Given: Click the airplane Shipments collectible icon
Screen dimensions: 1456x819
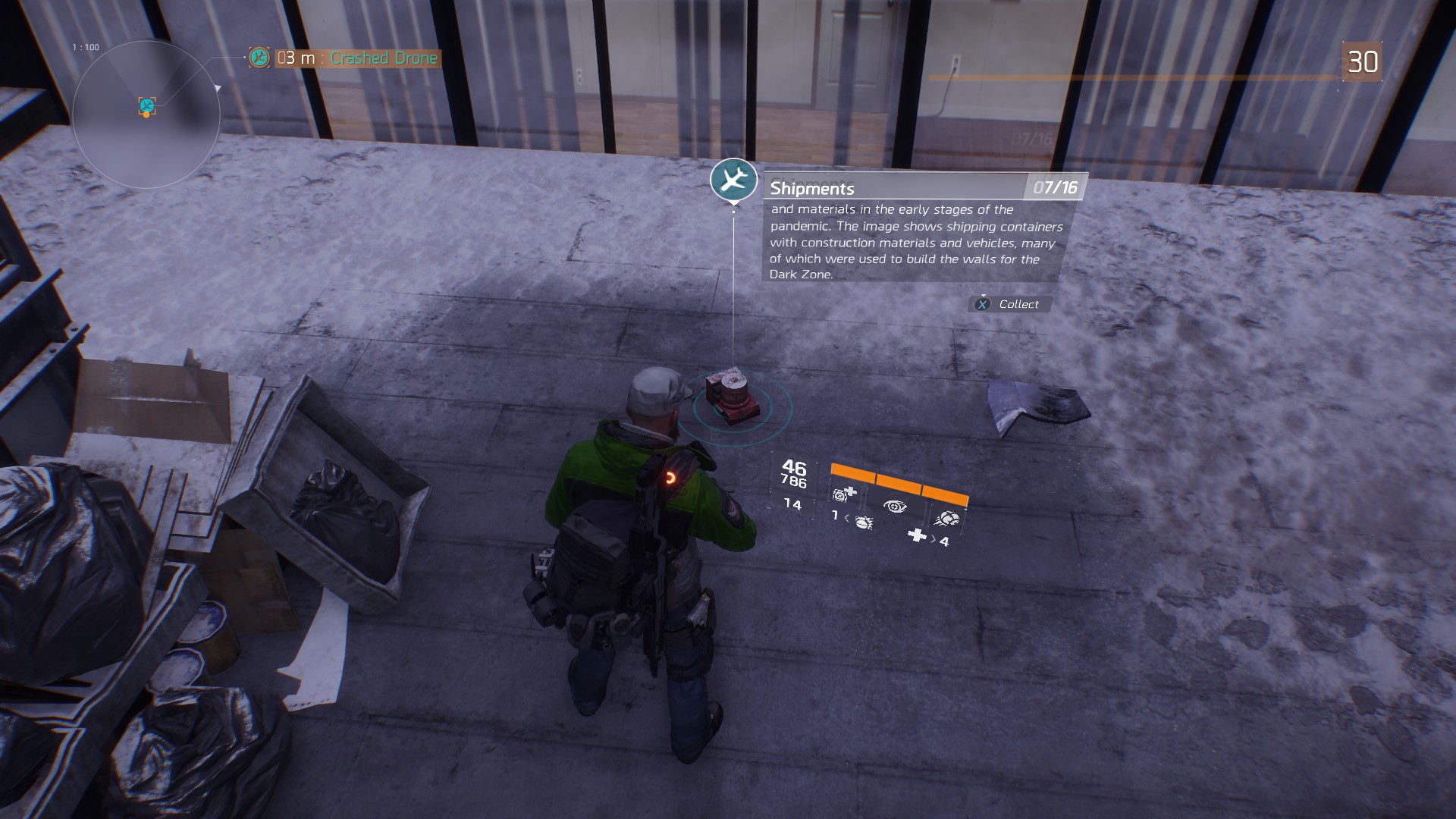Looking at the screenshot, I should (733, 180).
